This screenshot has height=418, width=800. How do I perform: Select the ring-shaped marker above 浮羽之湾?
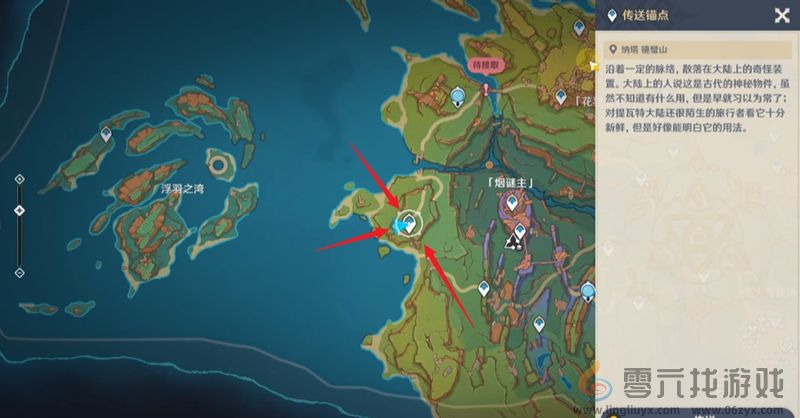[x=218, y=162]
